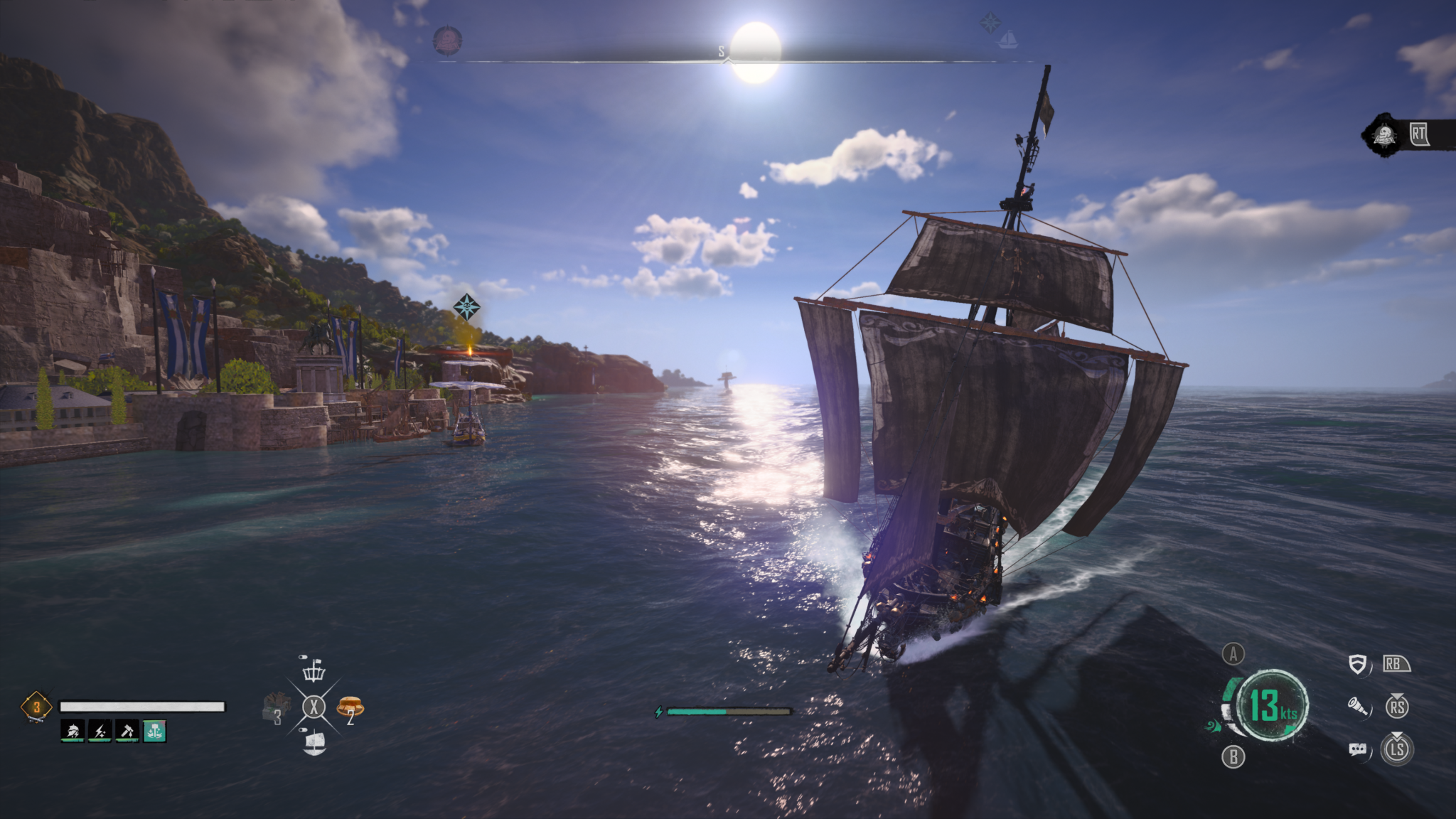Viewport: 1456px width, 819px height.
Task: Select the helmet lightning buff icon
Action: coord(73,730)
